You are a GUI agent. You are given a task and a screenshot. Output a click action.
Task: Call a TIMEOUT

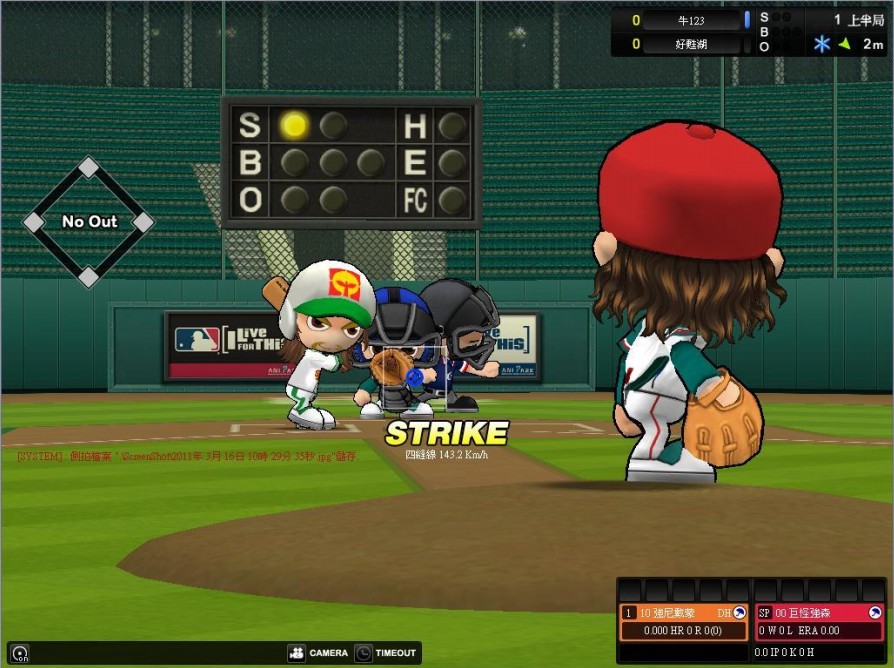tap(385, 653)
